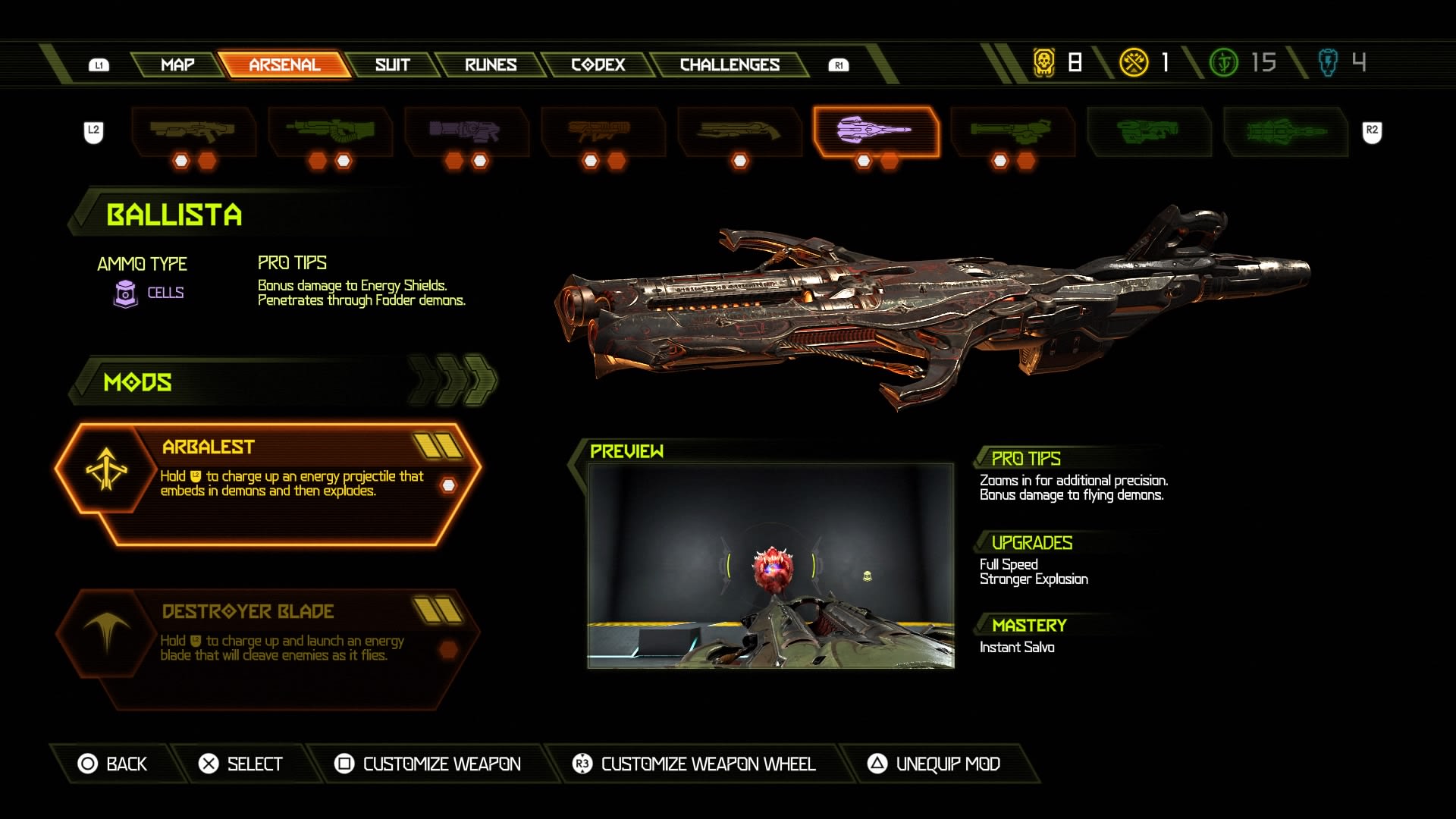Show the Runes tab

(491, 65)
